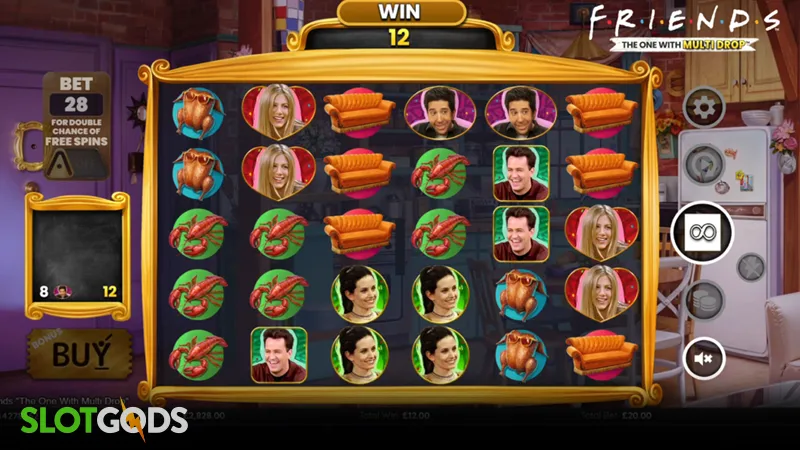
Task: Toggle the muted sound speaker icon
Action: coord(705,356)
